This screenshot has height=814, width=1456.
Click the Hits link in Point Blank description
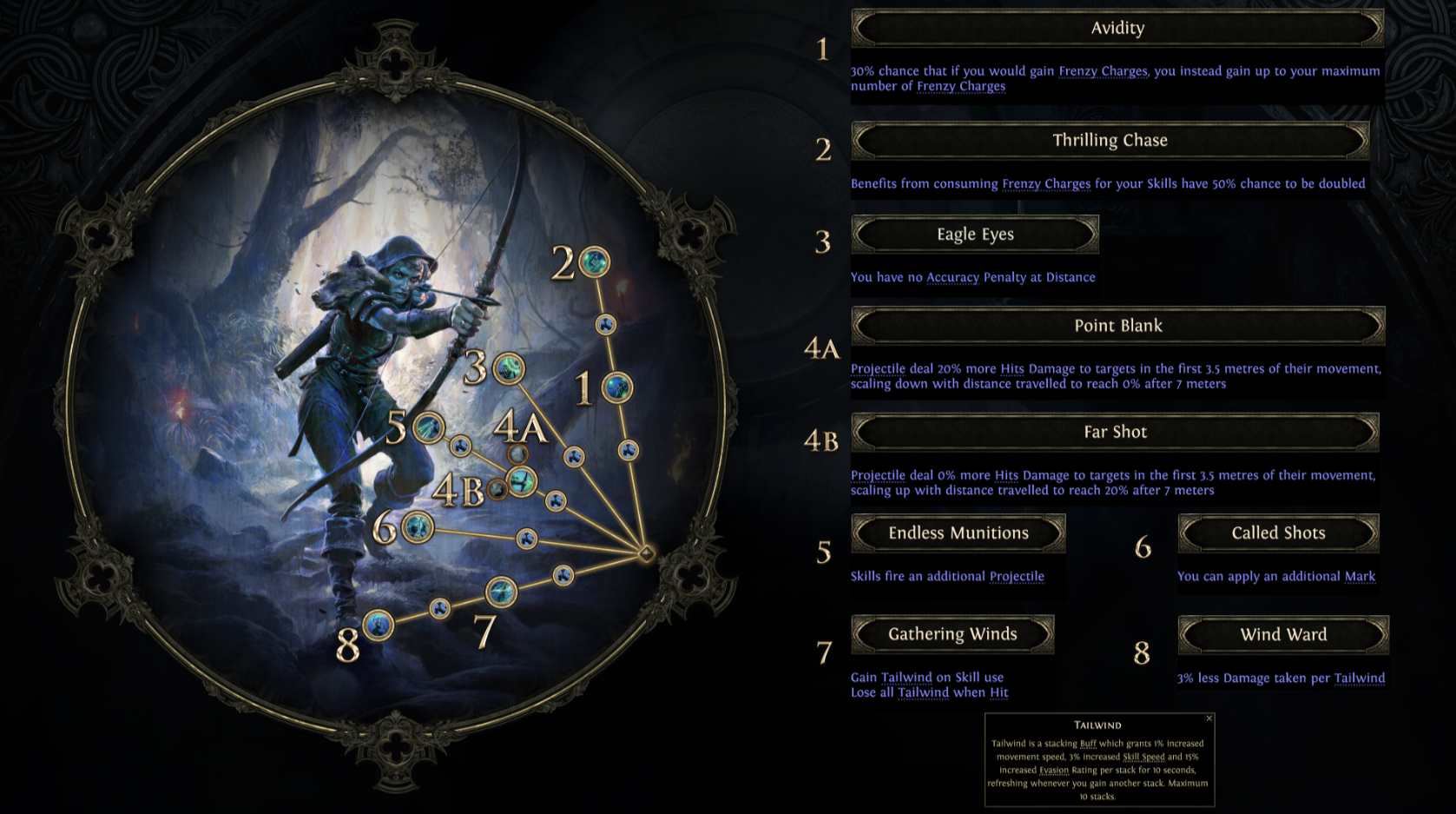click(1011, 368)
